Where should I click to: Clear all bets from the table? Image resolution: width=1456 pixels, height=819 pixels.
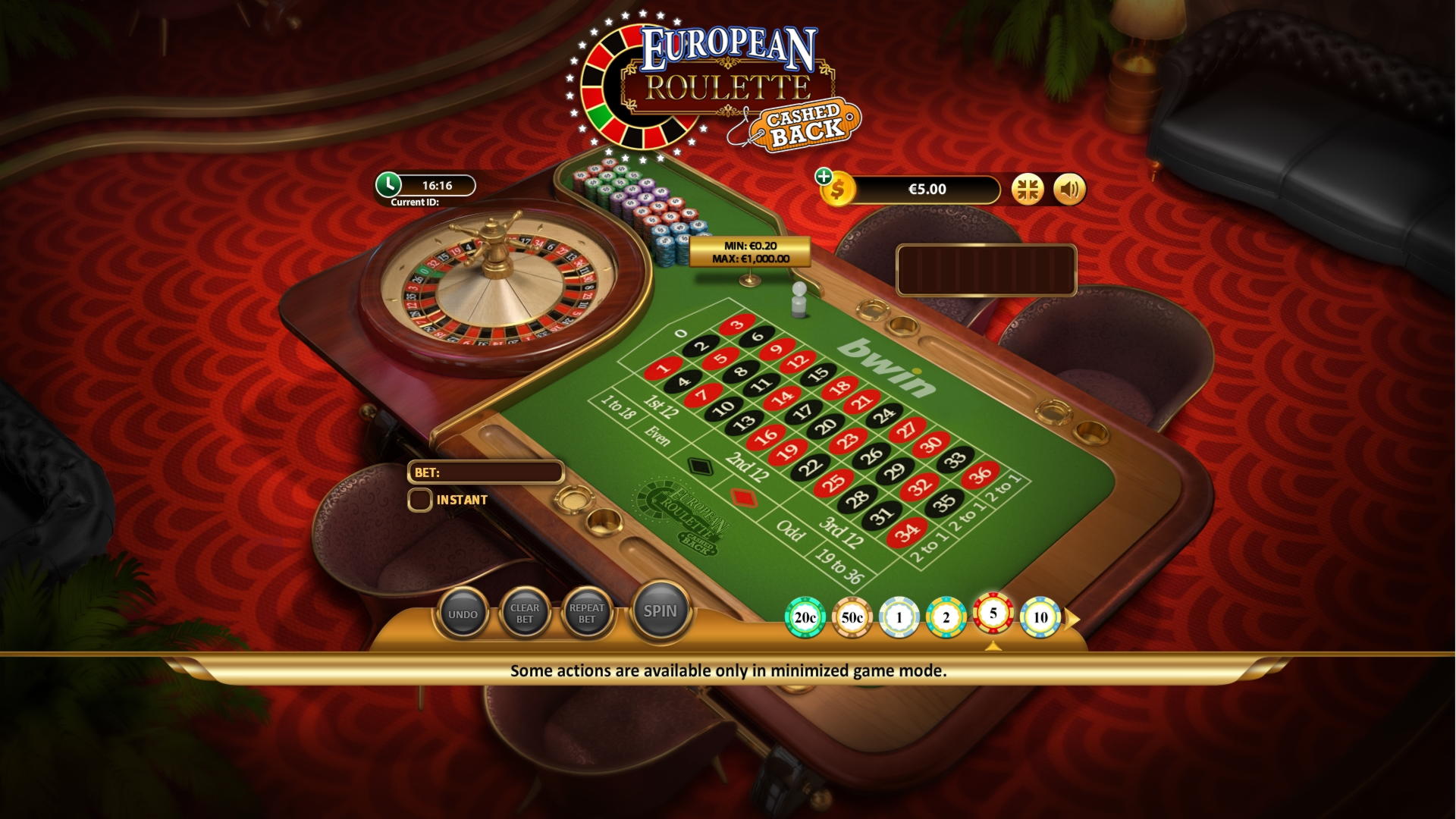tap(525, 614)
